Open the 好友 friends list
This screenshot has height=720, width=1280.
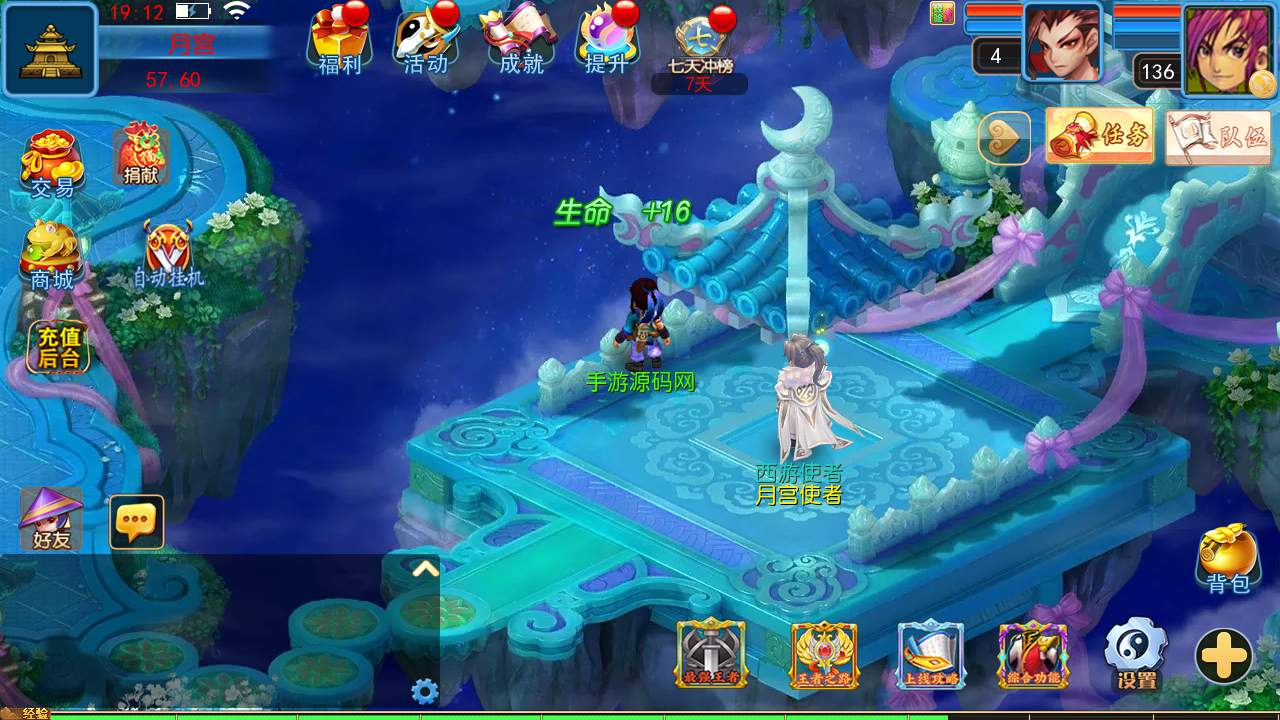point(51,520)
